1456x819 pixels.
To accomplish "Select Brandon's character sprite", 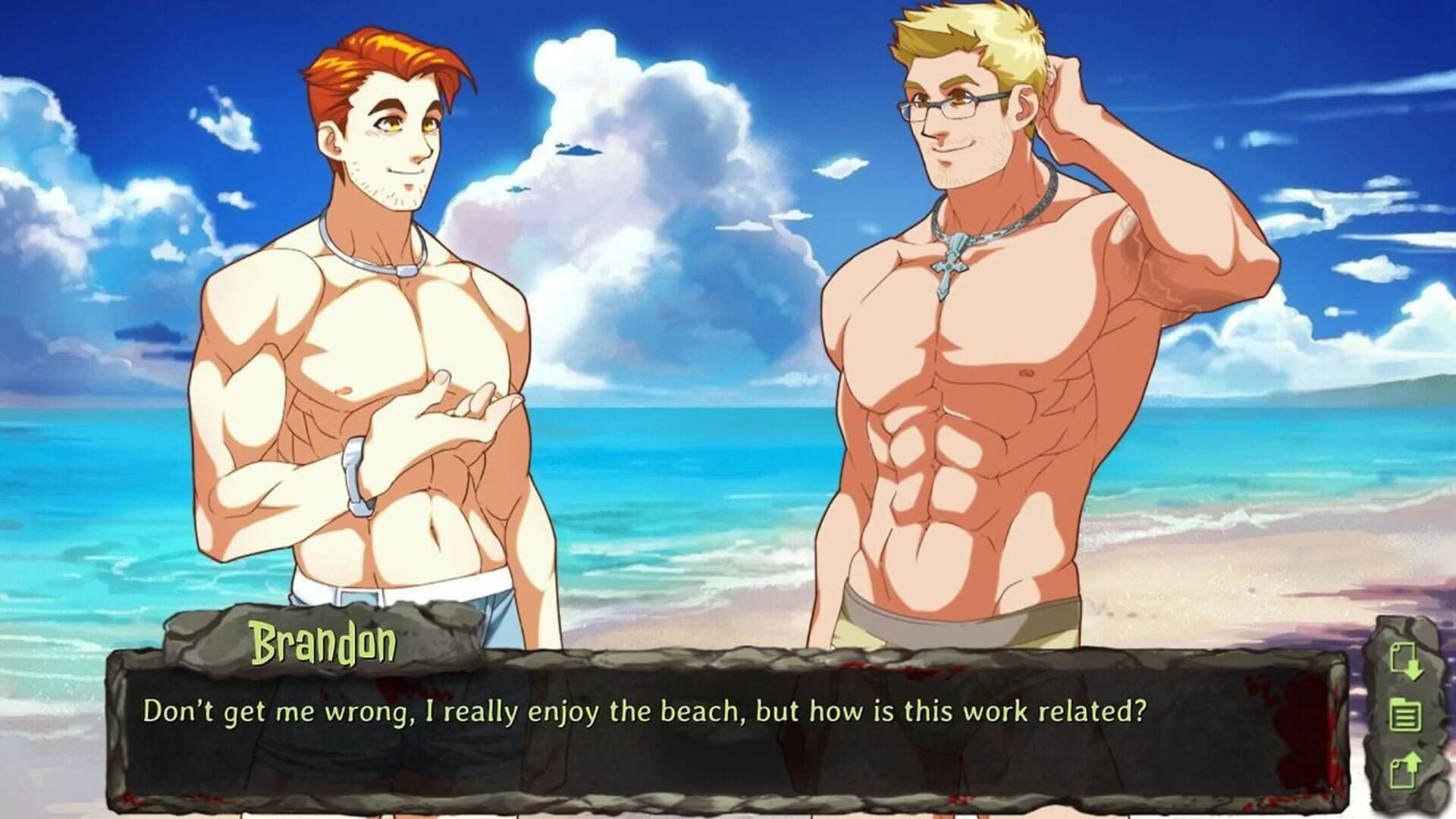I will 356,341.
